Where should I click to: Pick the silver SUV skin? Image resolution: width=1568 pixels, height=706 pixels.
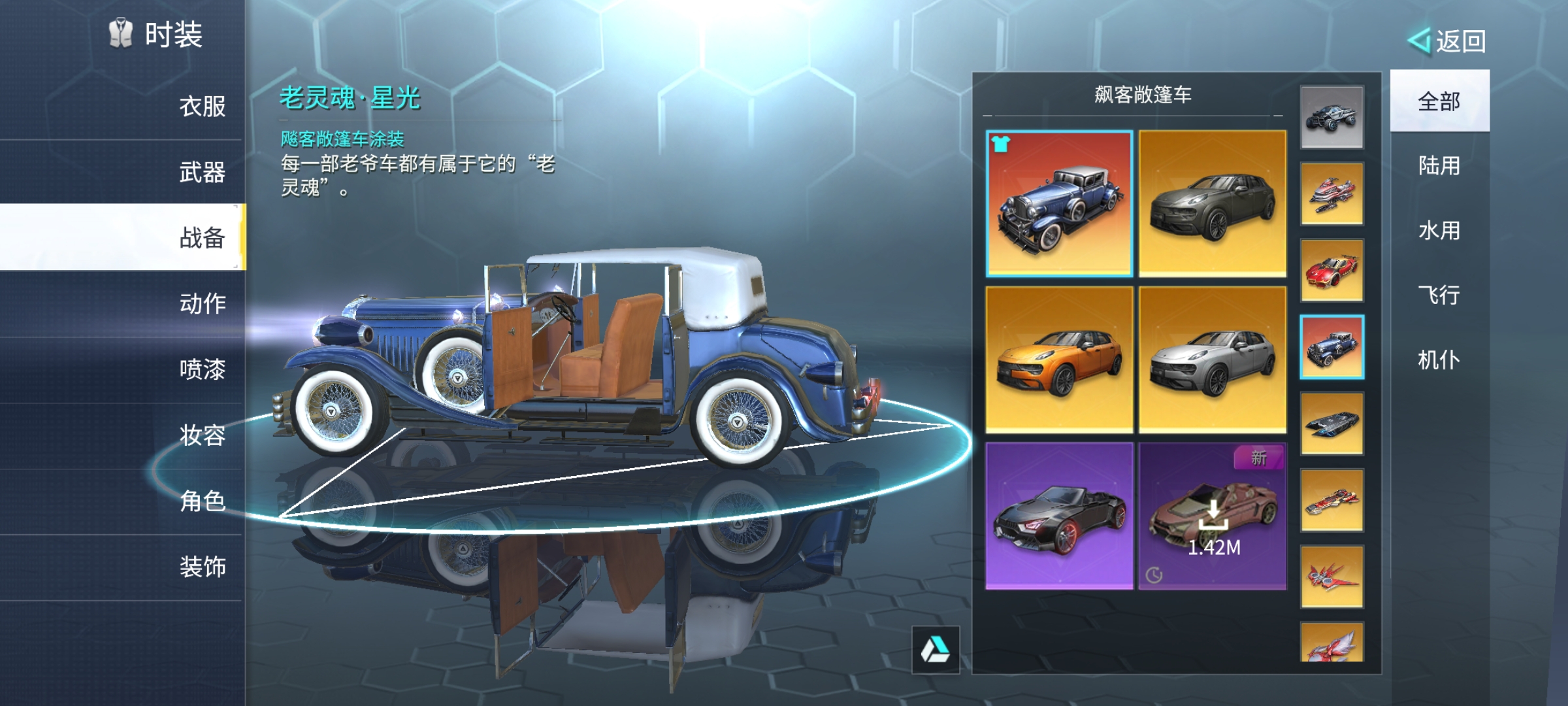coord(1213,360)
